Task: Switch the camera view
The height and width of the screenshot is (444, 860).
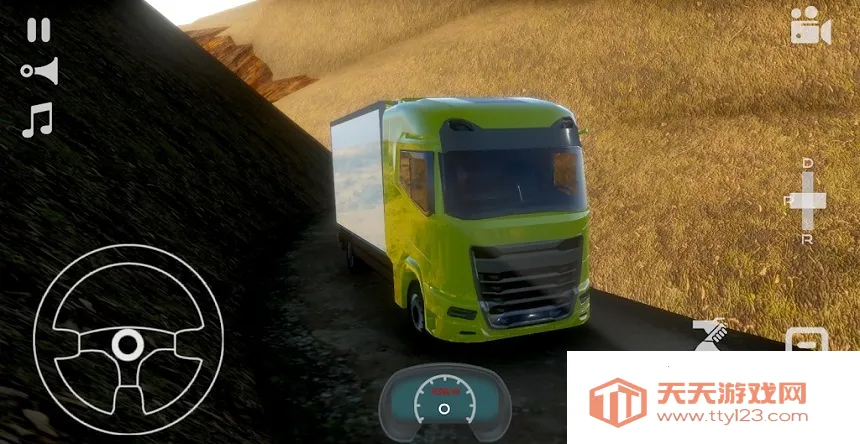Action: pos(810,26)
